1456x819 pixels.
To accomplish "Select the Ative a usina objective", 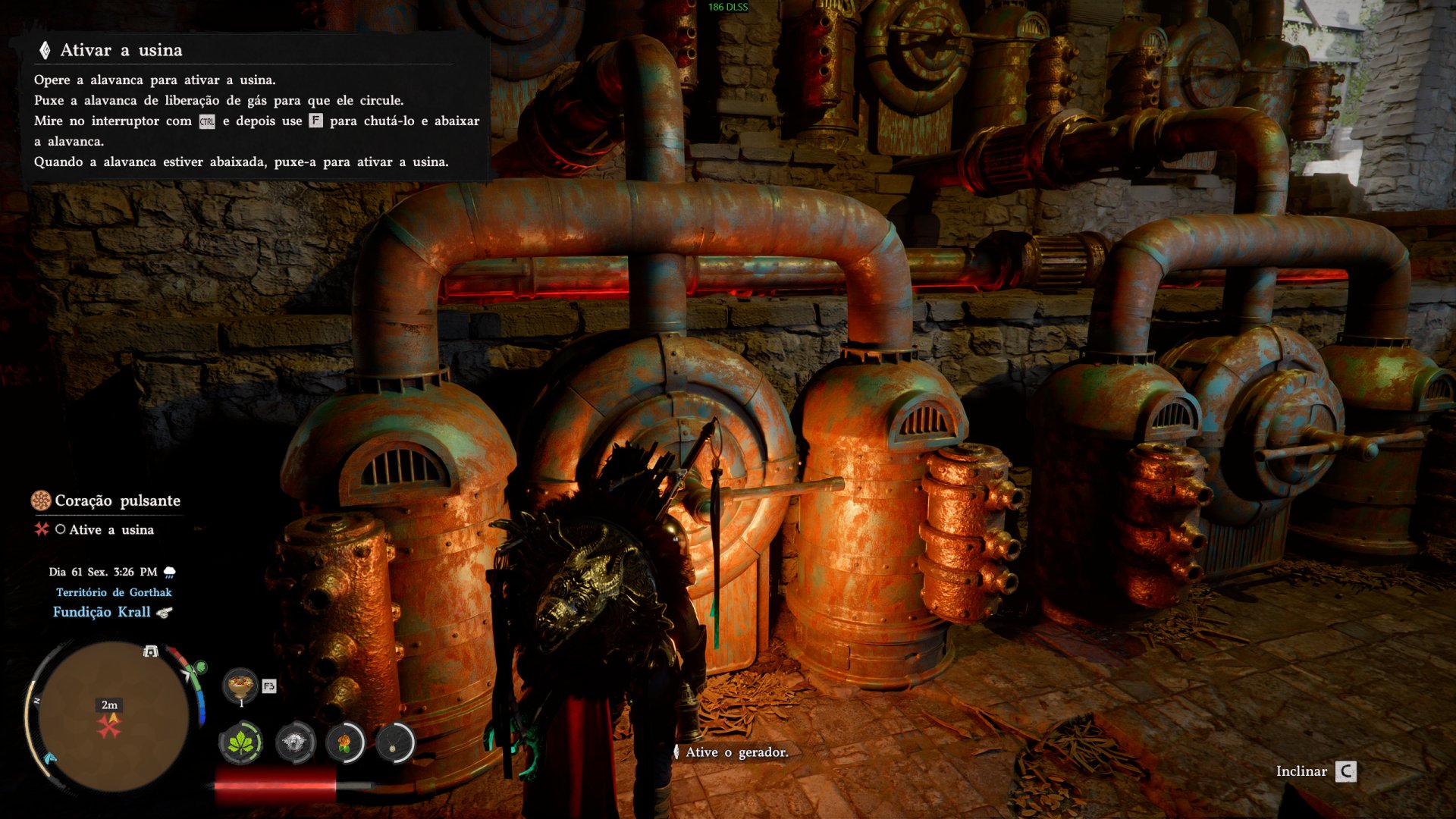I will pos(111,529).
